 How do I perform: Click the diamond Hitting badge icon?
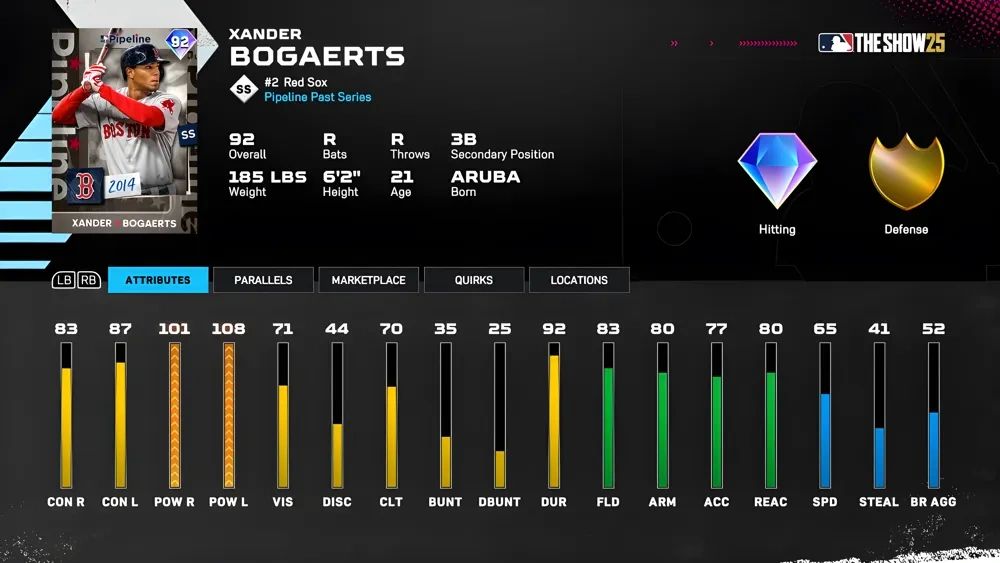click(777, 171)
